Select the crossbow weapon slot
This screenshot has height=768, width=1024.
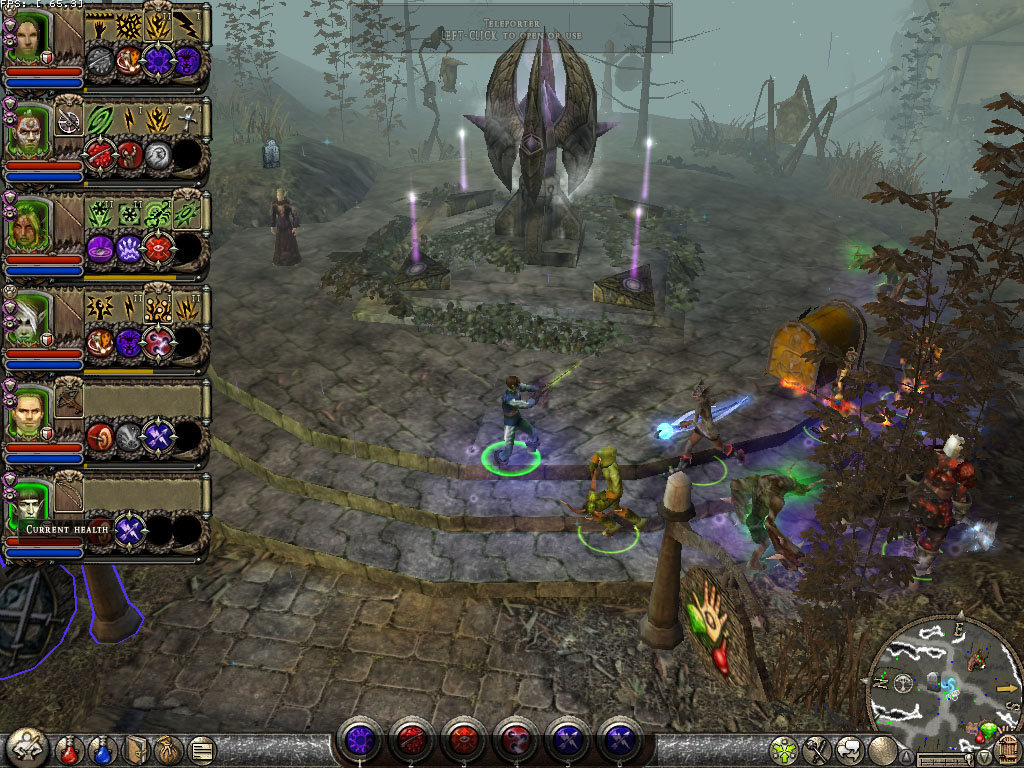(69, 398)
